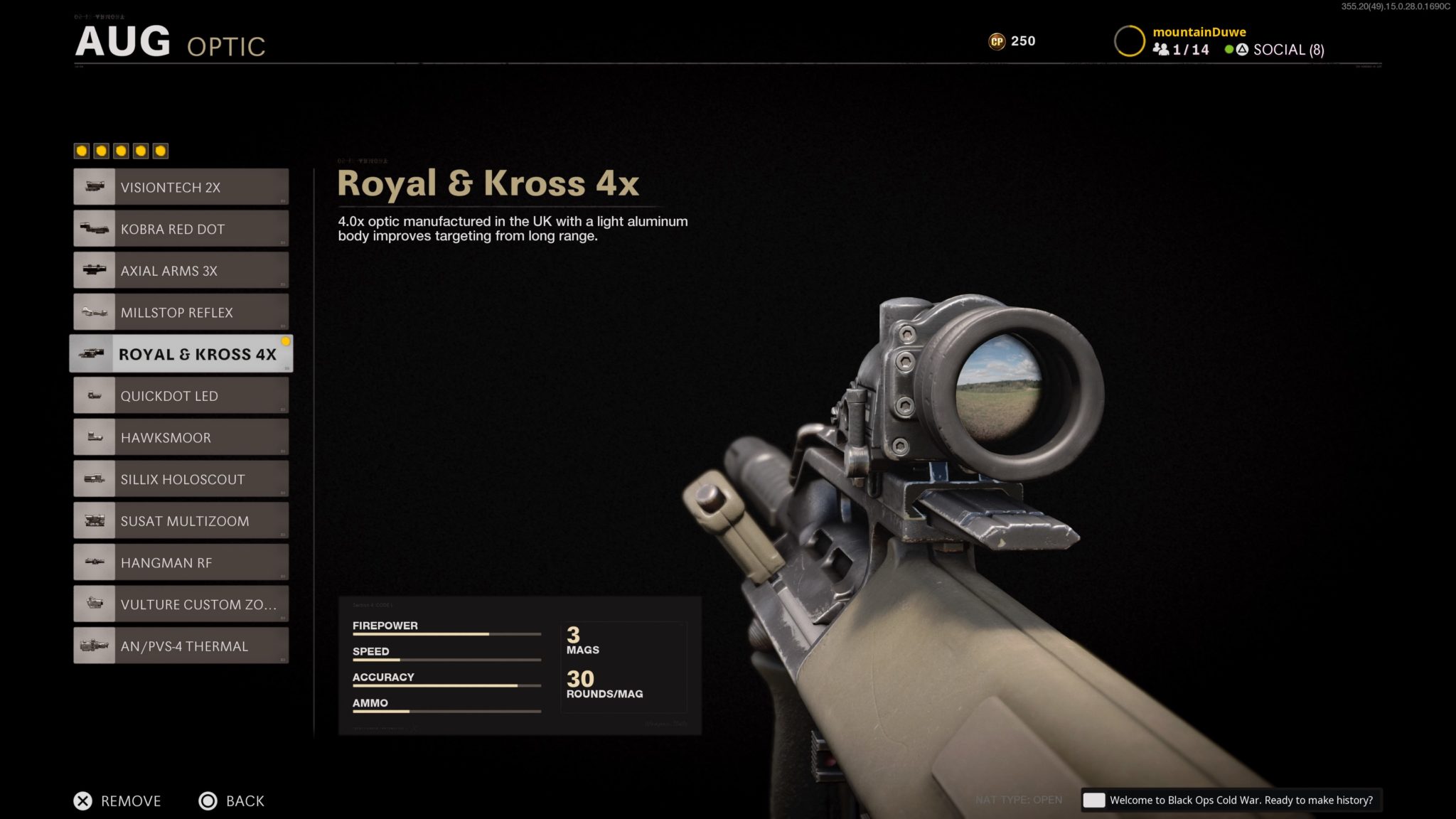Expand the 1/14 party indicator
The width and height of the screenshot is (1456, 819).
tap(1179, 50)
